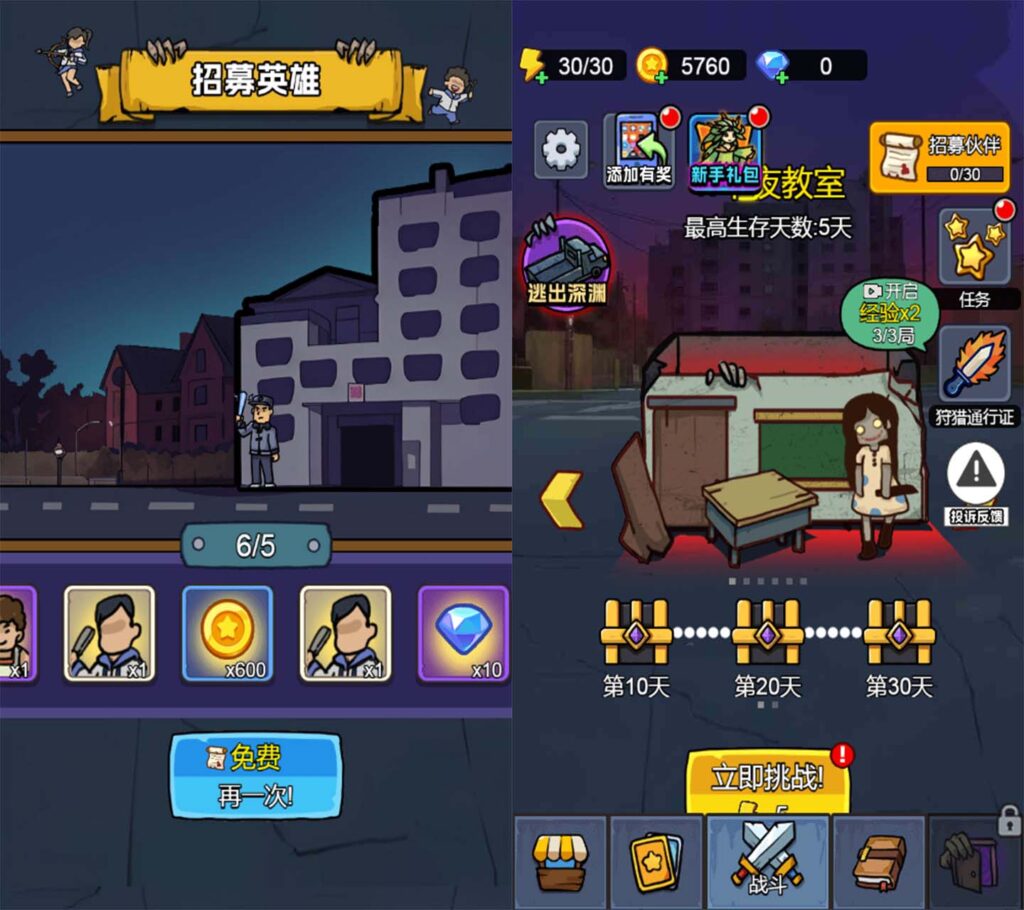The height and width of the screenshot is (910, 1024).
Task: Open the 添加有奖 phone icon
Action: point(640,150)
